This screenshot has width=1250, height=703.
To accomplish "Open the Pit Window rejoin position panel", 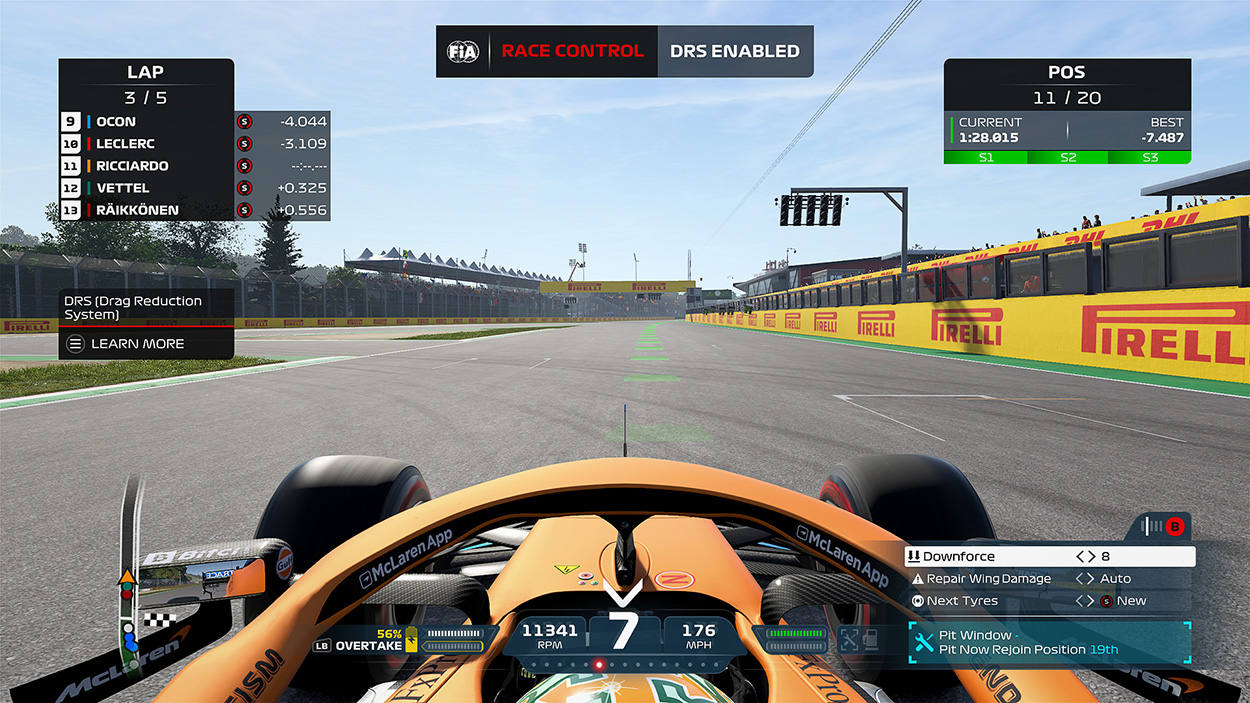I will 1049,643.
